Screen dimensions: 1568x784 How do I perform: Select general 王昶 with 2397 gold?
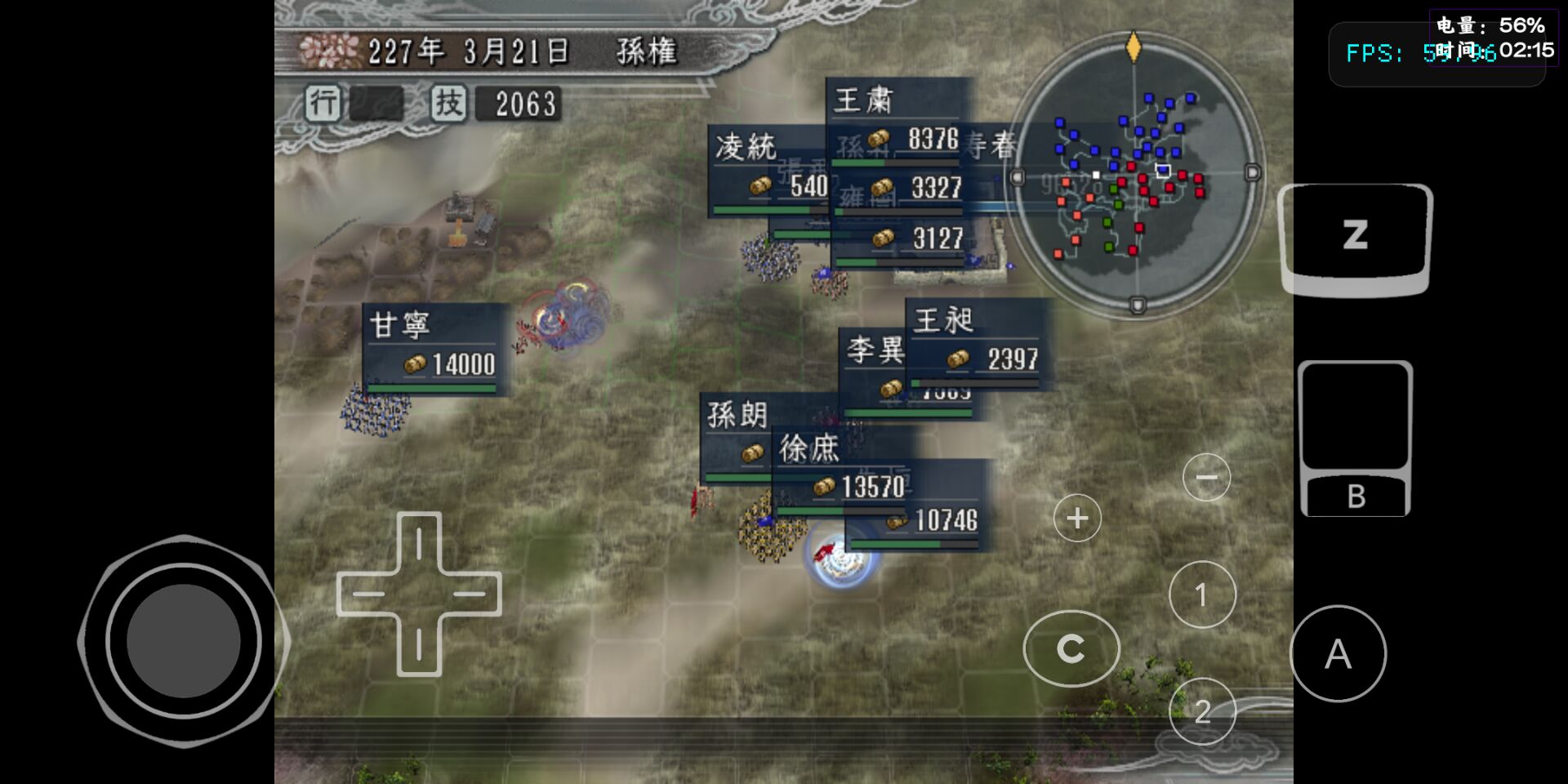point(972,343)
